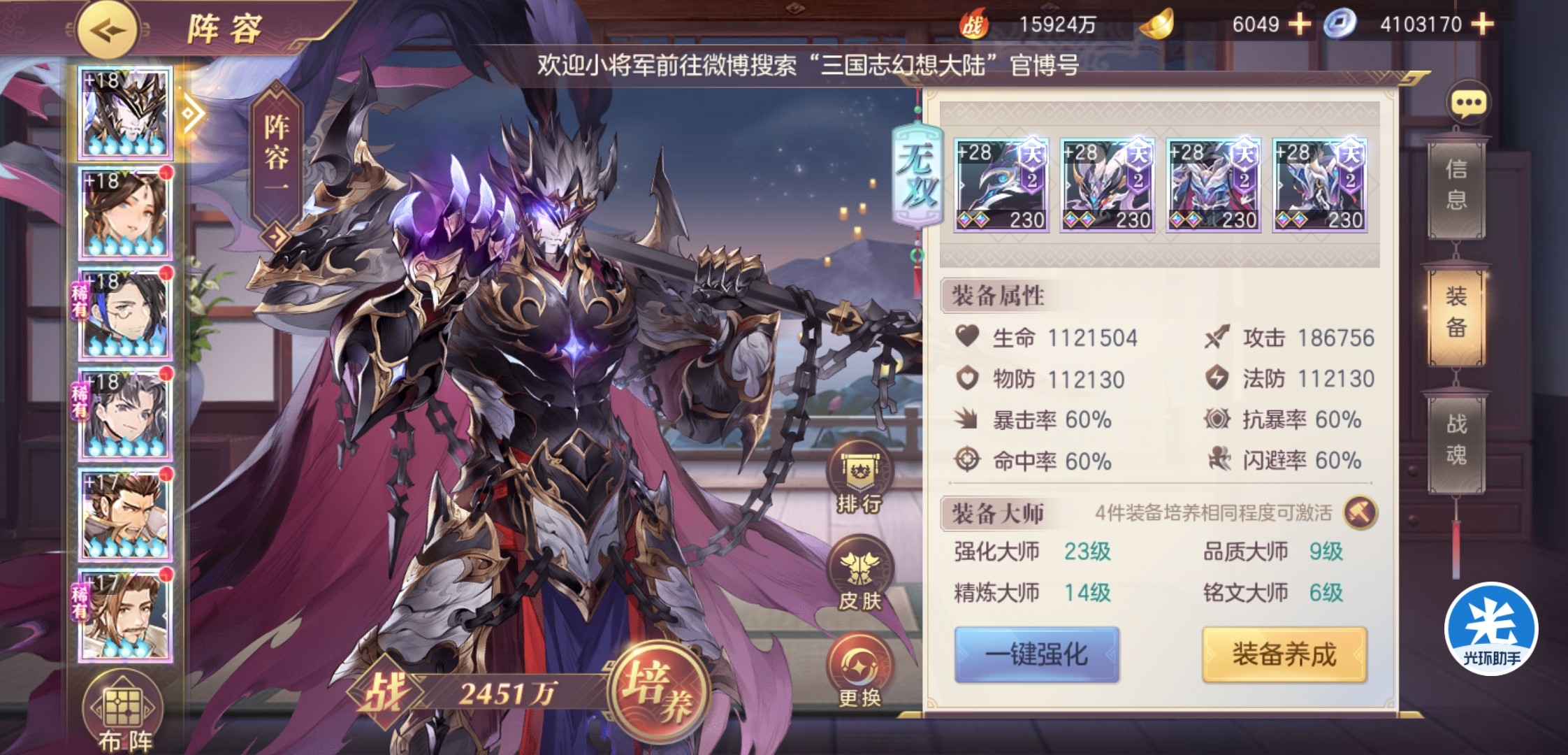Add more gold ingots with plus button
This screenshot has width=1568, height=755.
[x=1300, y=24]
